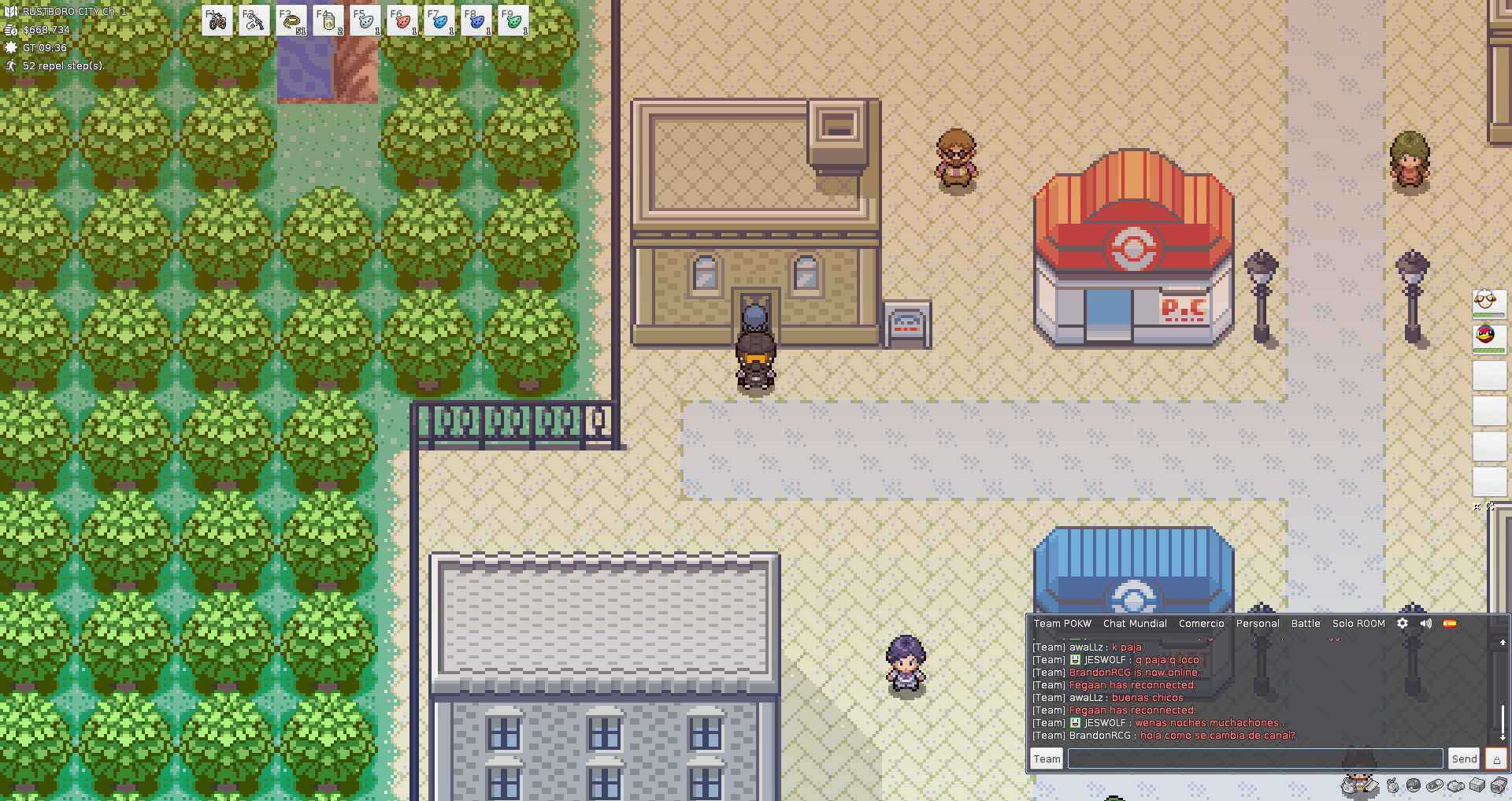The height and width of the screenshot is (801, 1512).
Task: Open the Personal chat tab
Action: (x=1258, y=624)
